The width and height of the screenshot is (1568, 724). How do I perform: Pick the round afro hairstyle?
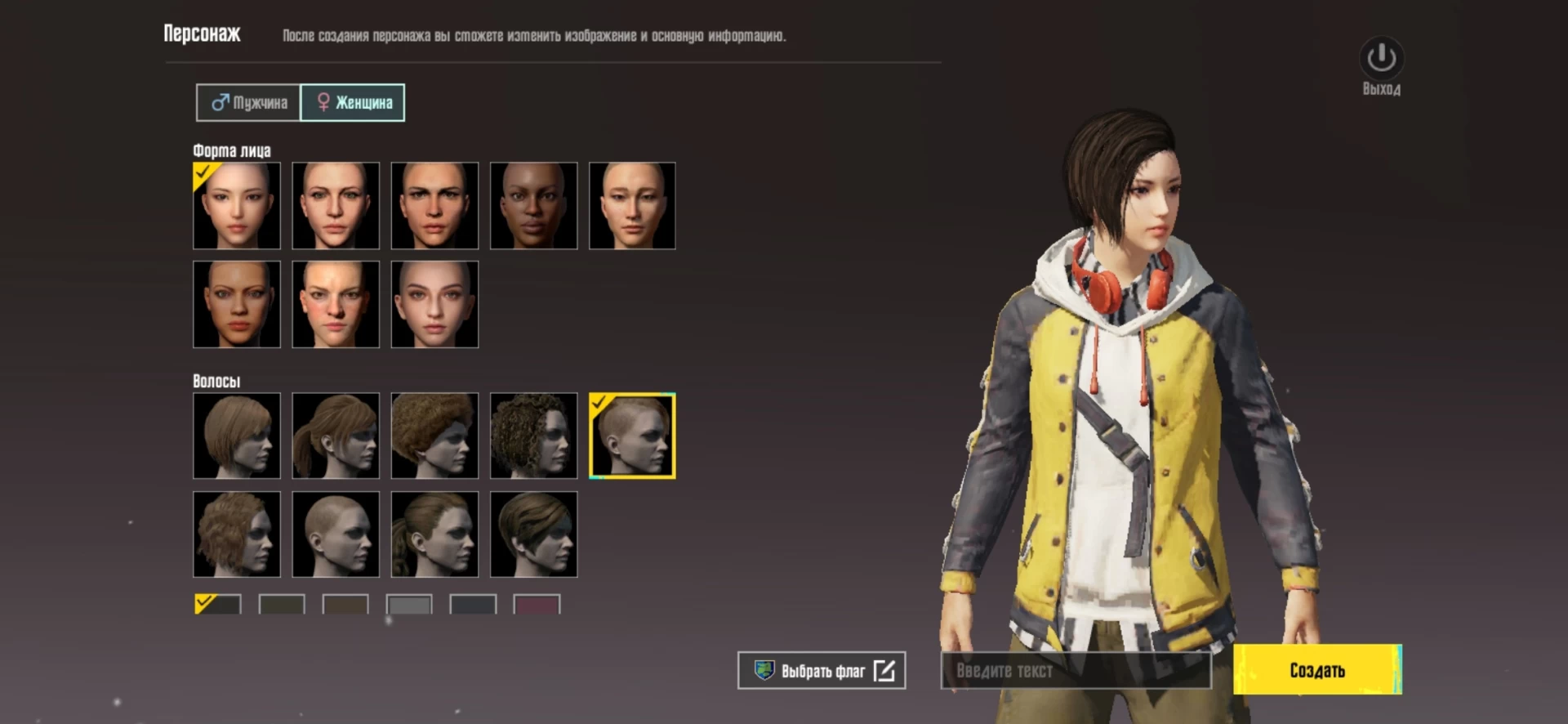pos(434,436)
